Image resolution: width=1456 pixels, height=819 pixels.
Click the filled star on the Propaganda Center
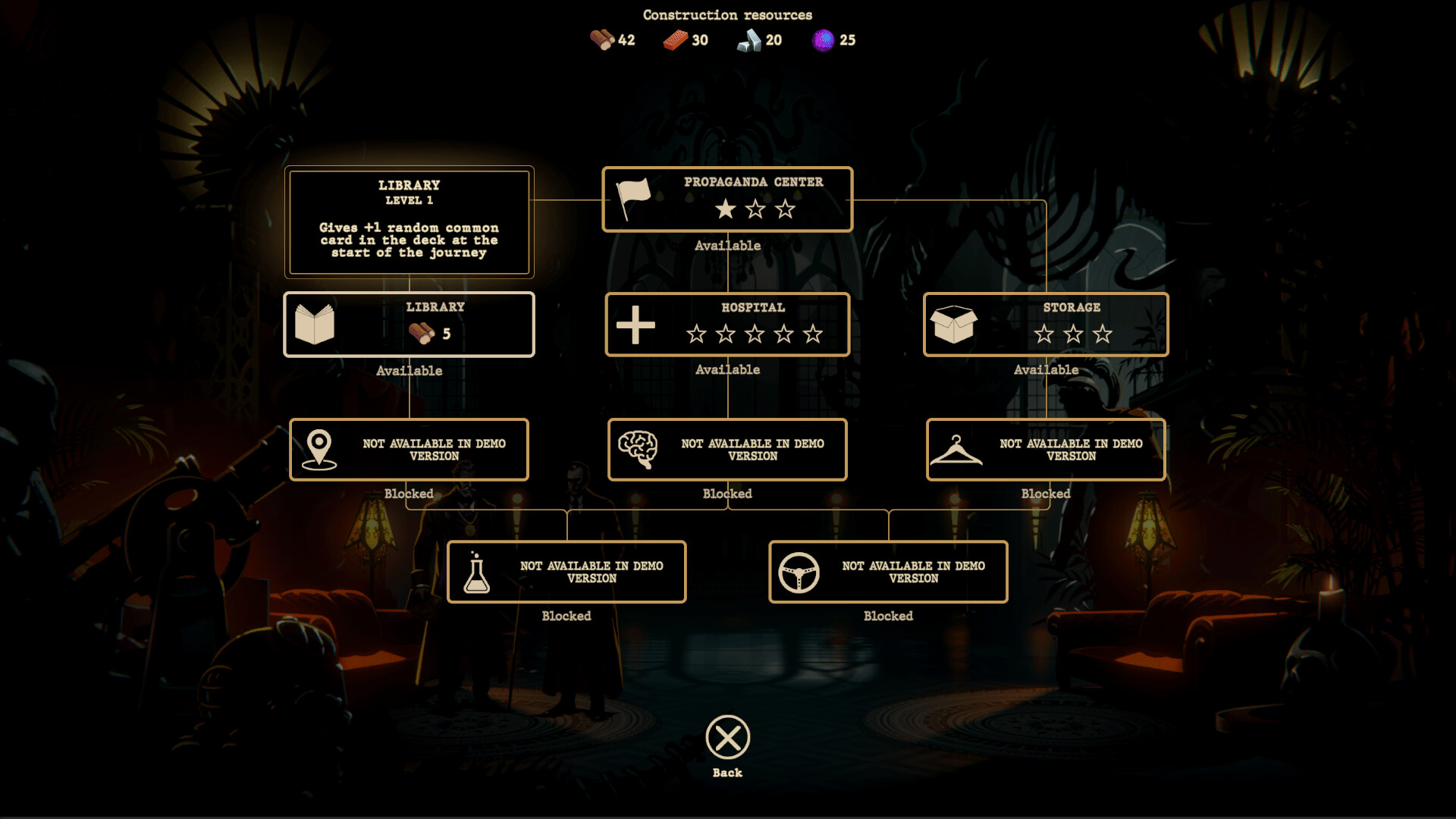tap(726, 207)
